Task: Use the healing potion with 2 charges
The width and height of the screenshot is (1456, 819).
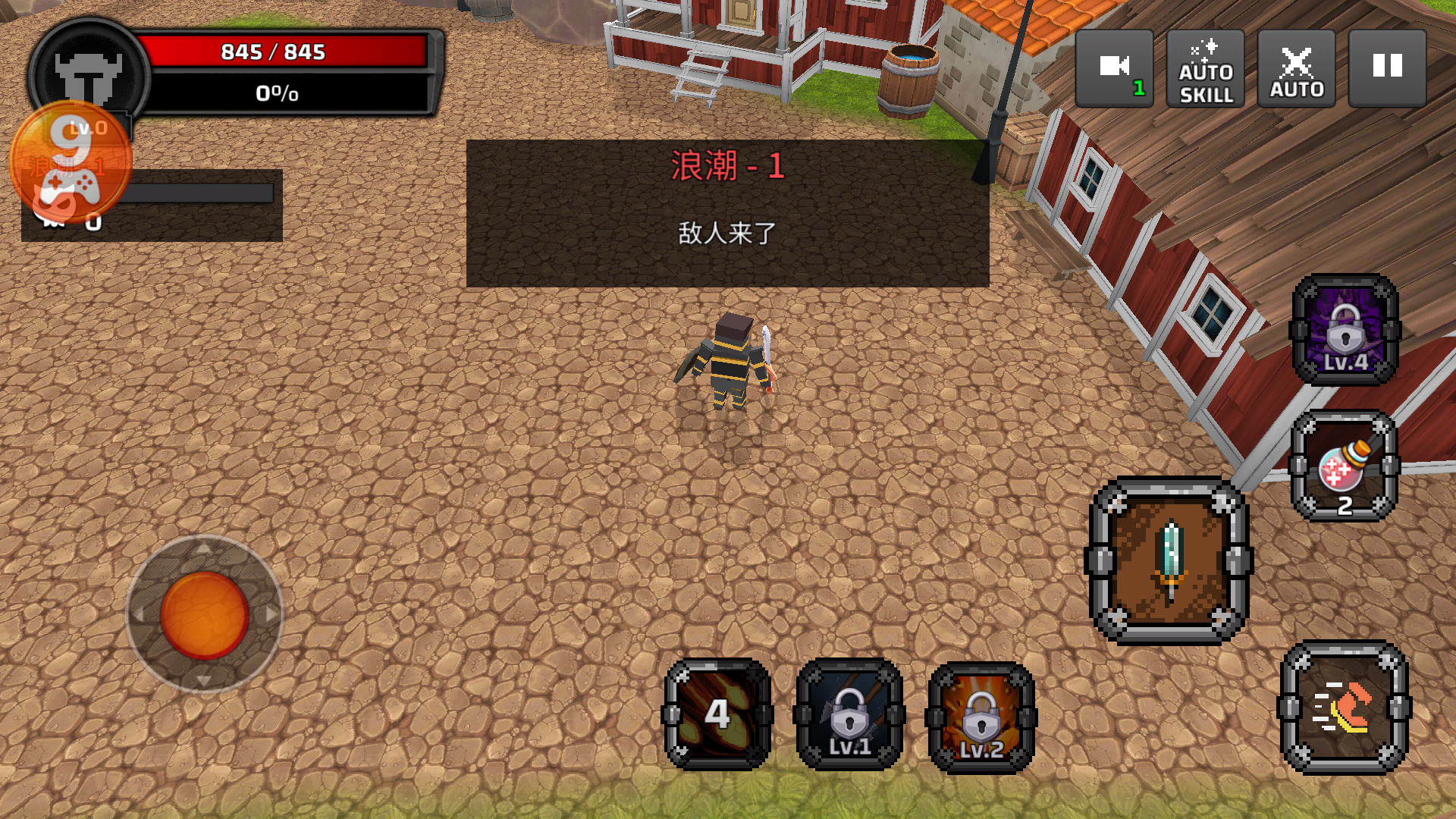Action: (1344, 463)
